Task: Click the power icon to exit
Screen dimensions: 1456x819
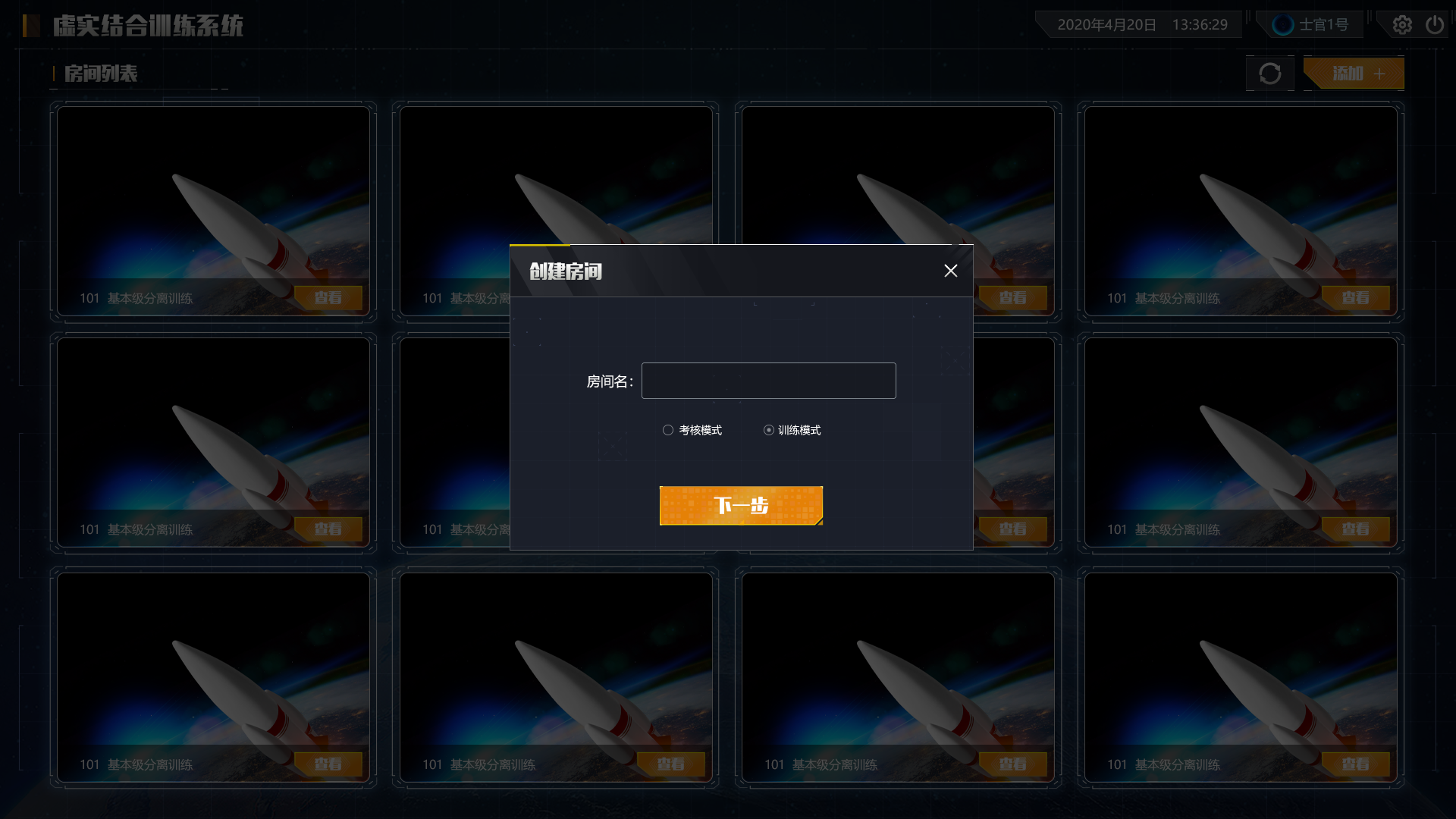Action: 1434,25
